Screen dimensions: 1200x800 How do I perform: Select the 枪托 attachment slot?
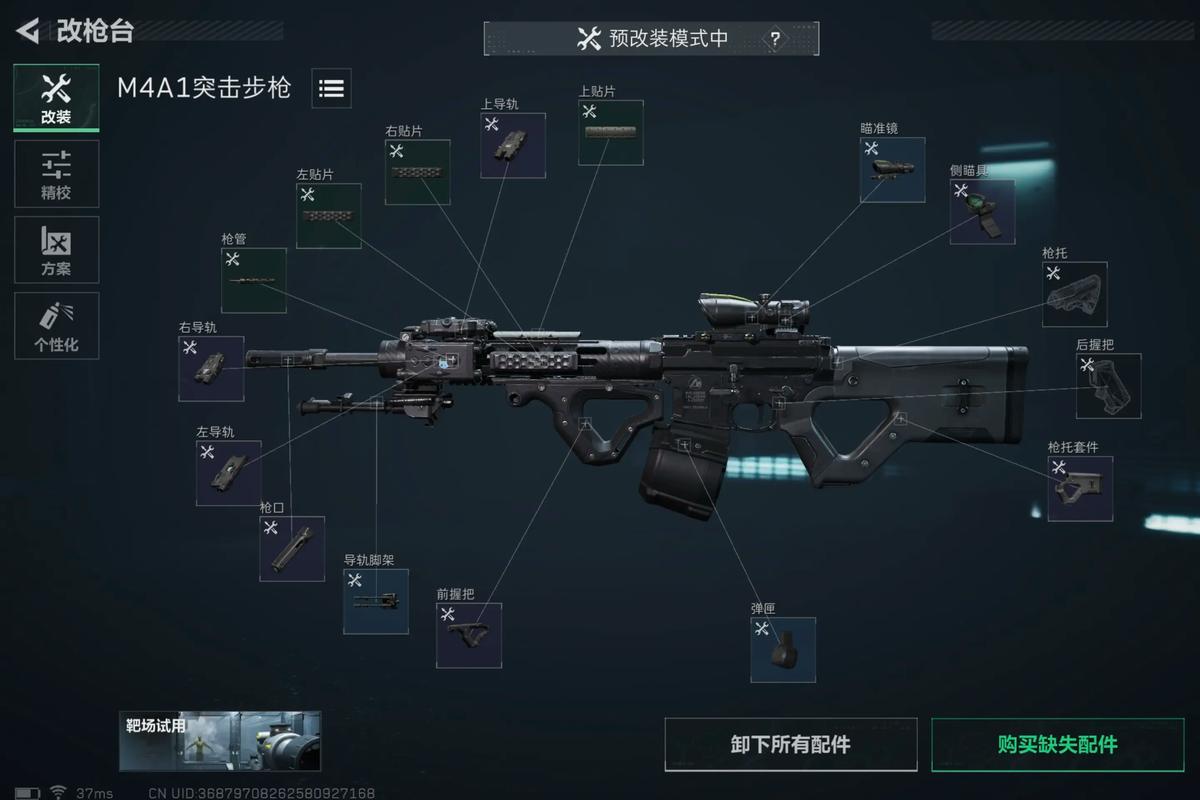pyautogui.click(x=1074, y=294)
